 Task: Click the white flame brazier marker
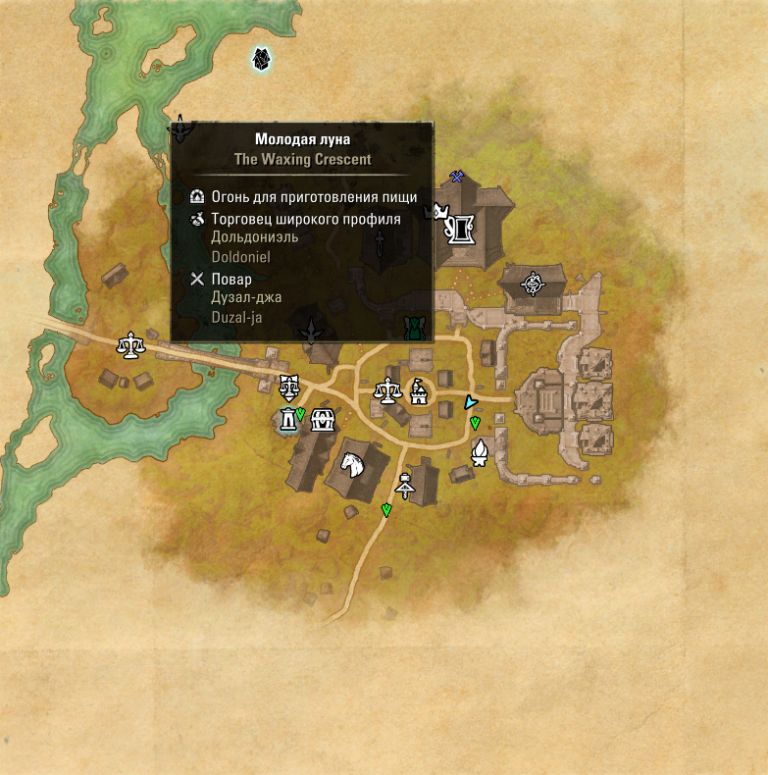(481, 452)
